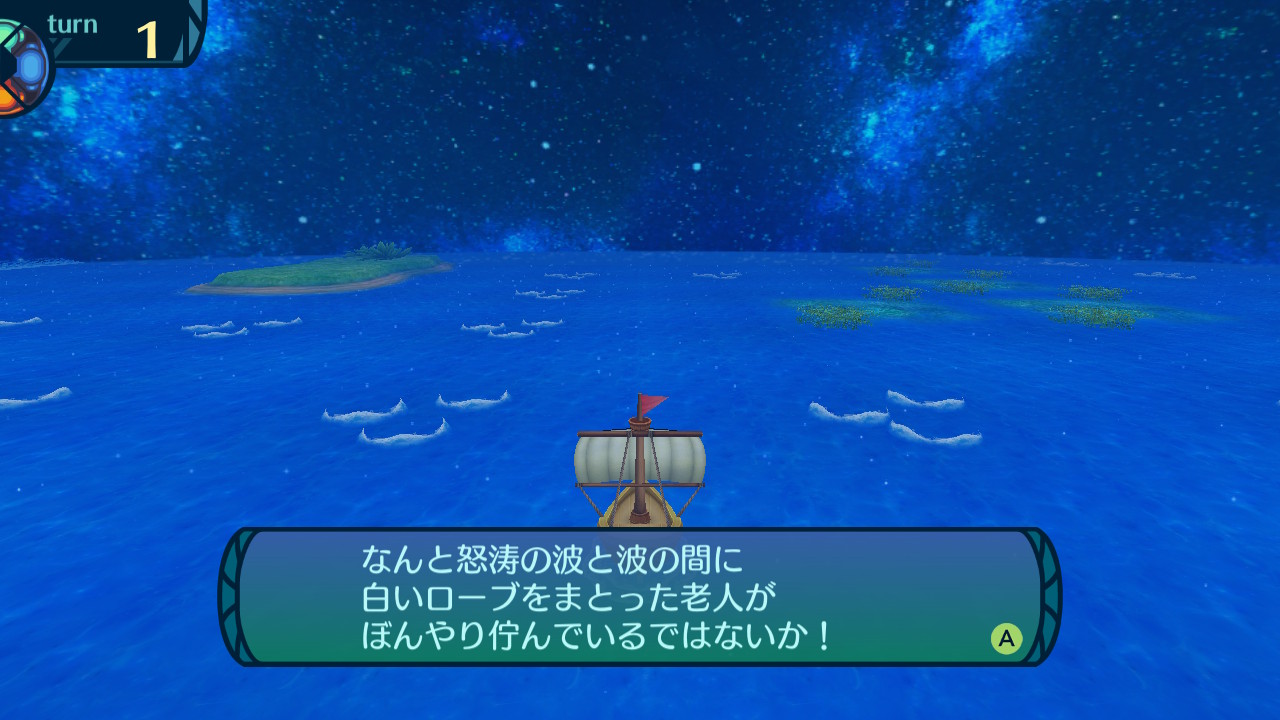Advance the white-robed old man dialogue box
The width and height of the screenshot is (1280, 720).
tap(1006, 638)
